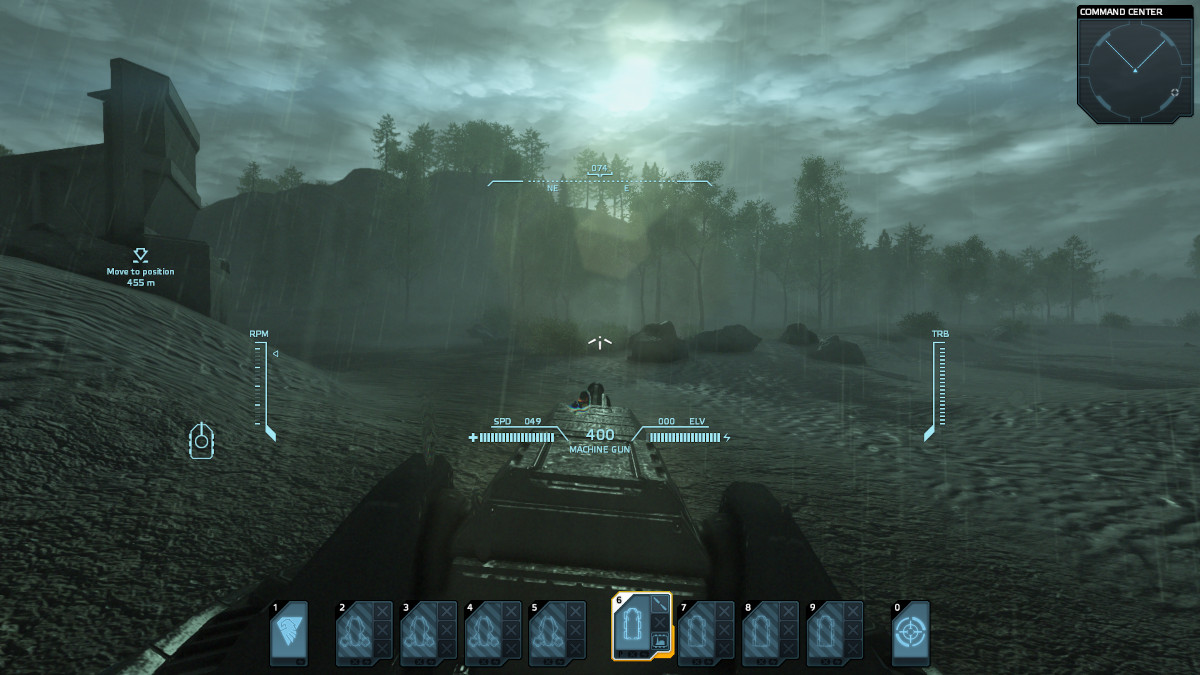The image size is (1200, 675).
Task: Switch to aircraft unit slot 5
Action: click(547, 633)
